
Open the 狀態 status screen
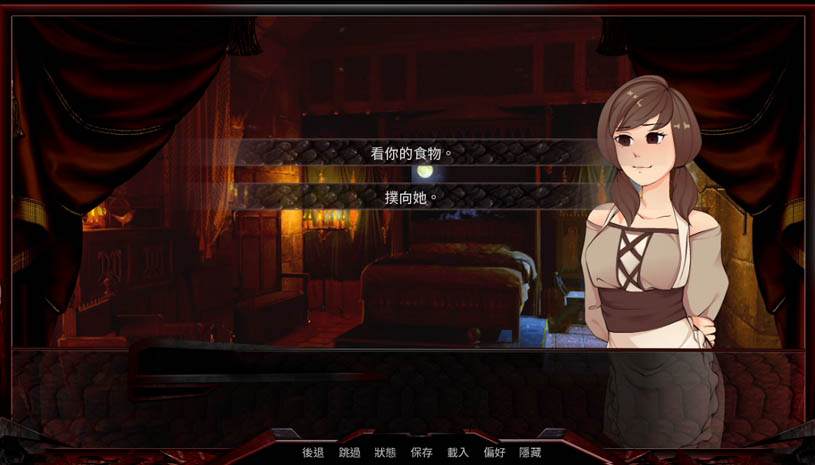(385, 453)
